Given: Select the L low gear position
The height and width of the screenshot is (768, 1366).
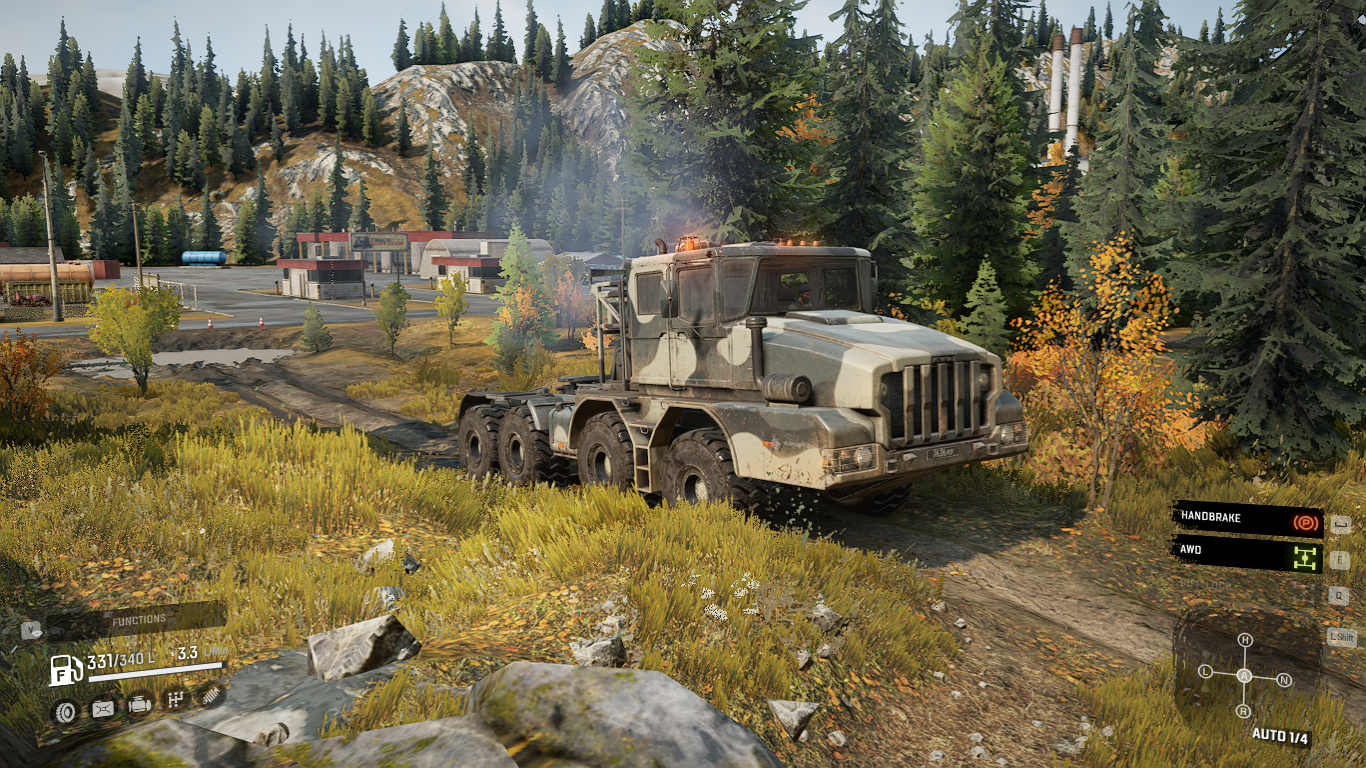Looking at the screenshot, I should click(1205, 671).
